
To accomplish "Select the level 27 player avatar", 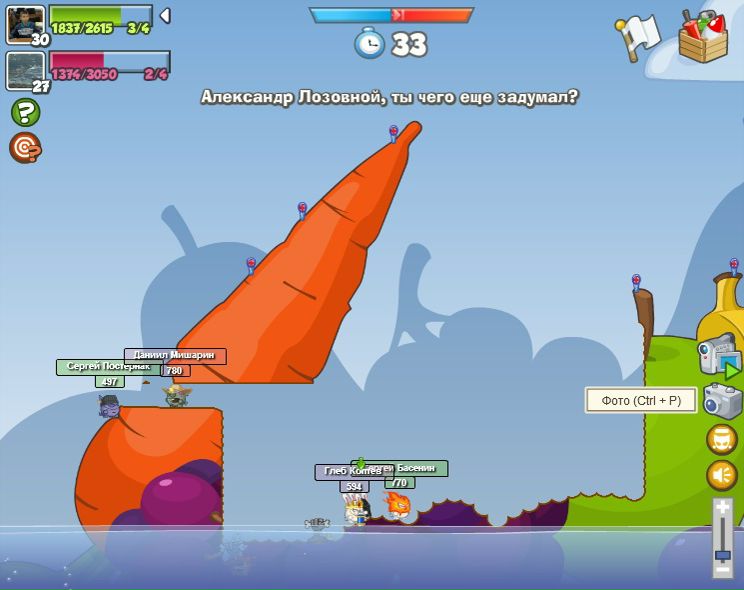I will 25,70.
